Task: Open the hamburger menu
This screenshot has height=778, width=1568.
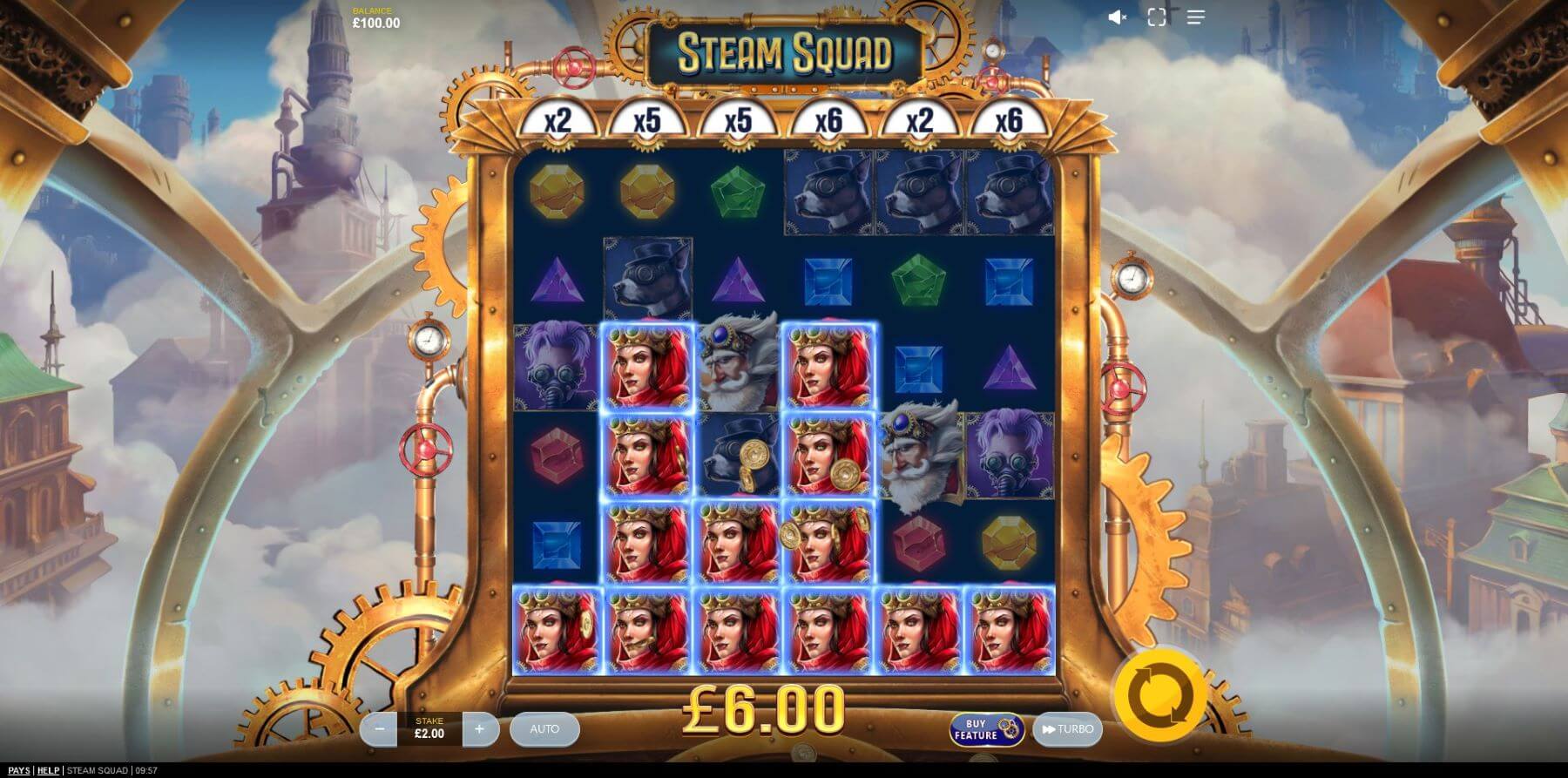Action: pyautogui.click(x=1195, y=17)
